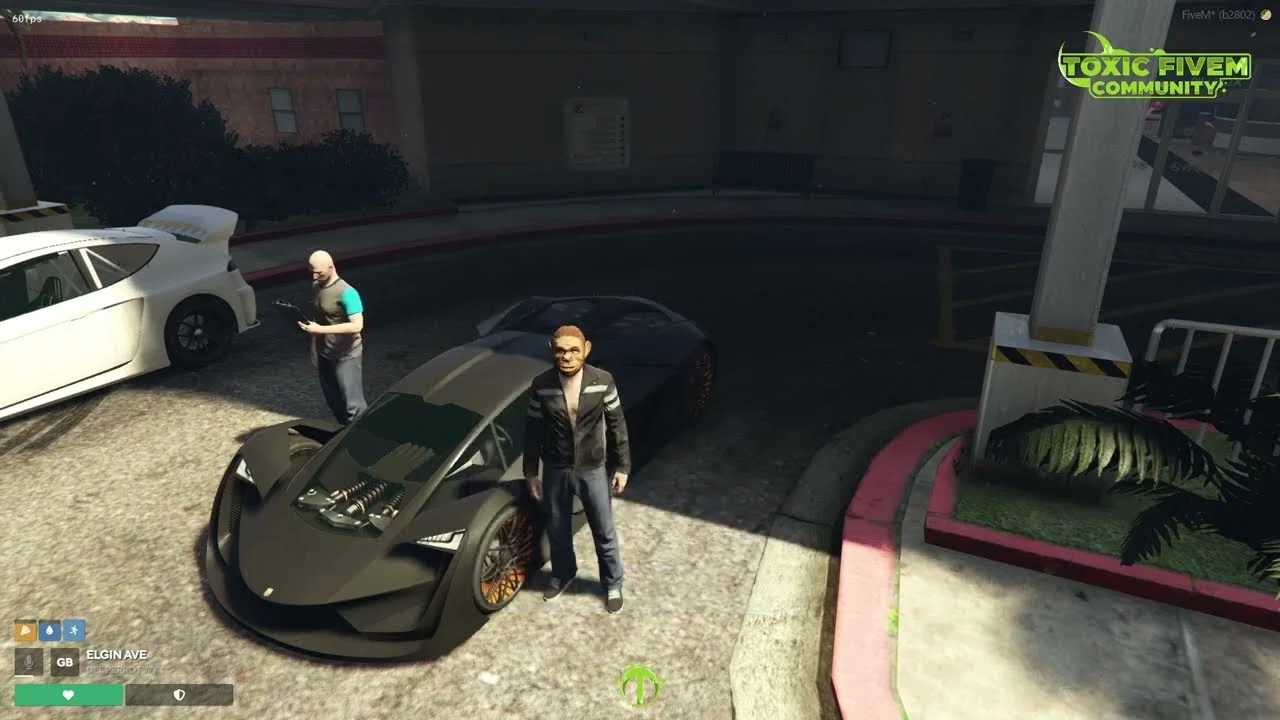Image resolution: width=1280 pixels, height=720 pixels.
Task: Toggle the microphone voice icon
Action: [x=29, y=661]
